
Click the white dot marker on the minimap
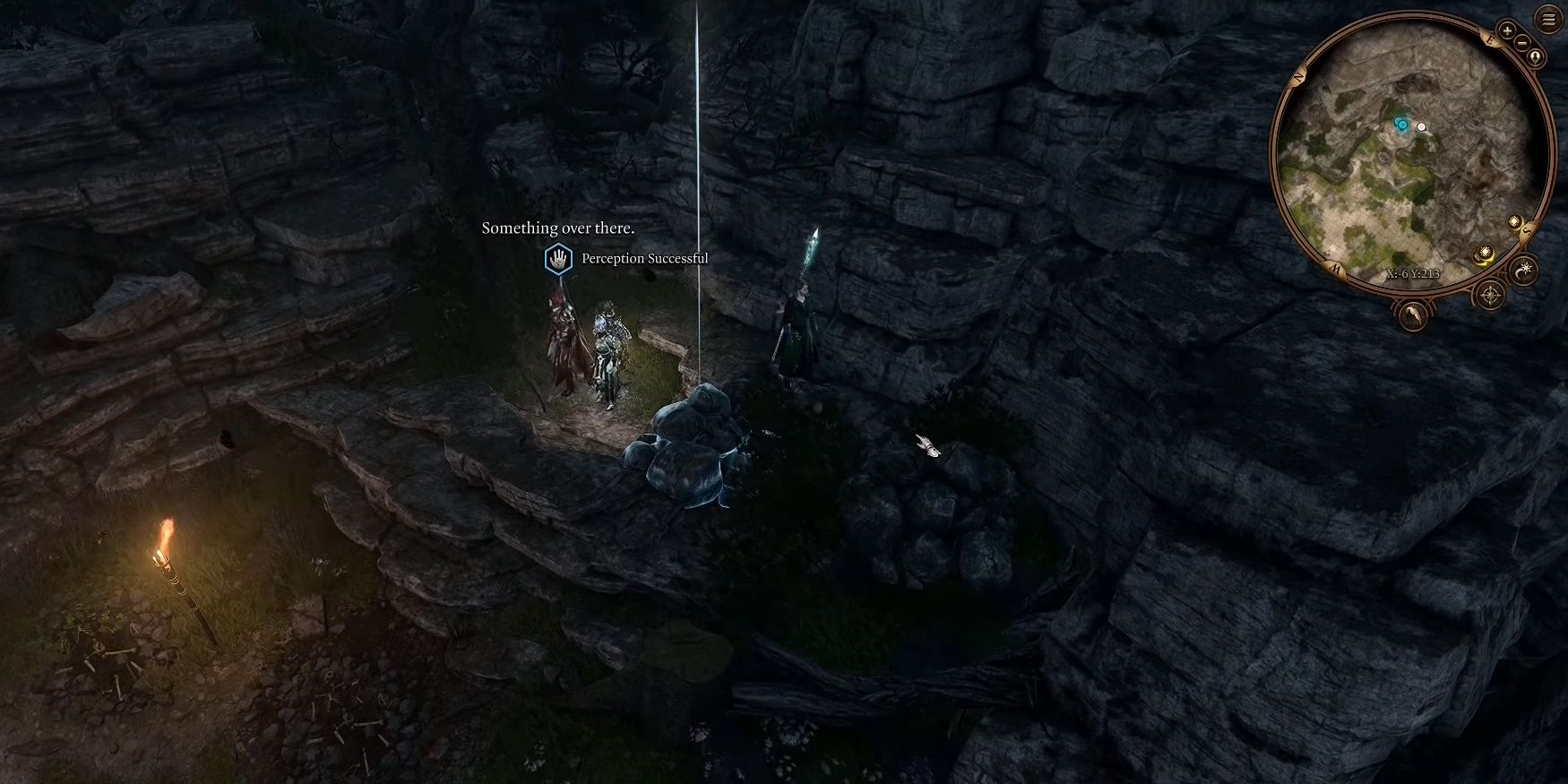(x=1423, y=127)
